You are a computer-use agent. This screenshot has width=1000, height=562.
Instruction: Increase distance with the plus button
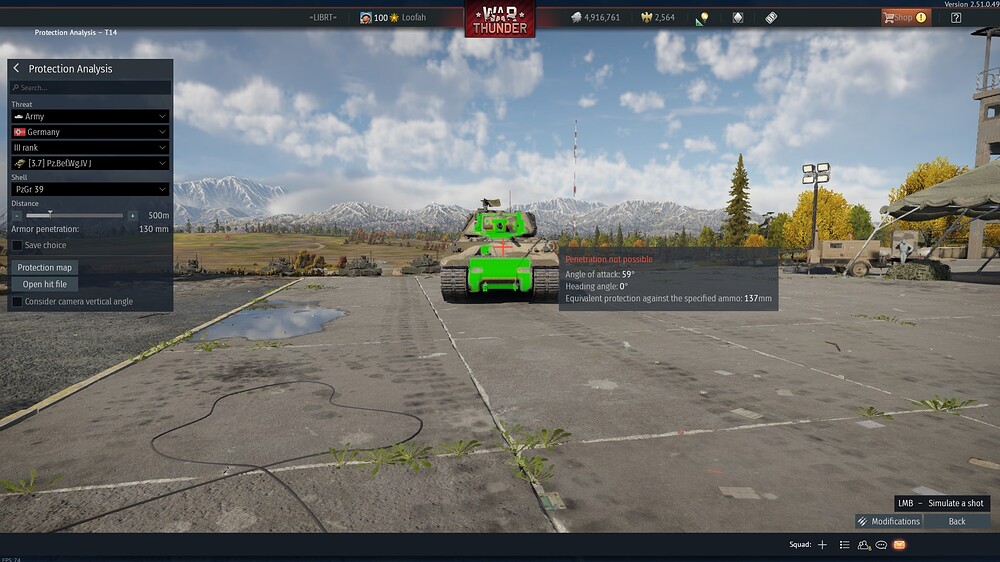point(133,215)
